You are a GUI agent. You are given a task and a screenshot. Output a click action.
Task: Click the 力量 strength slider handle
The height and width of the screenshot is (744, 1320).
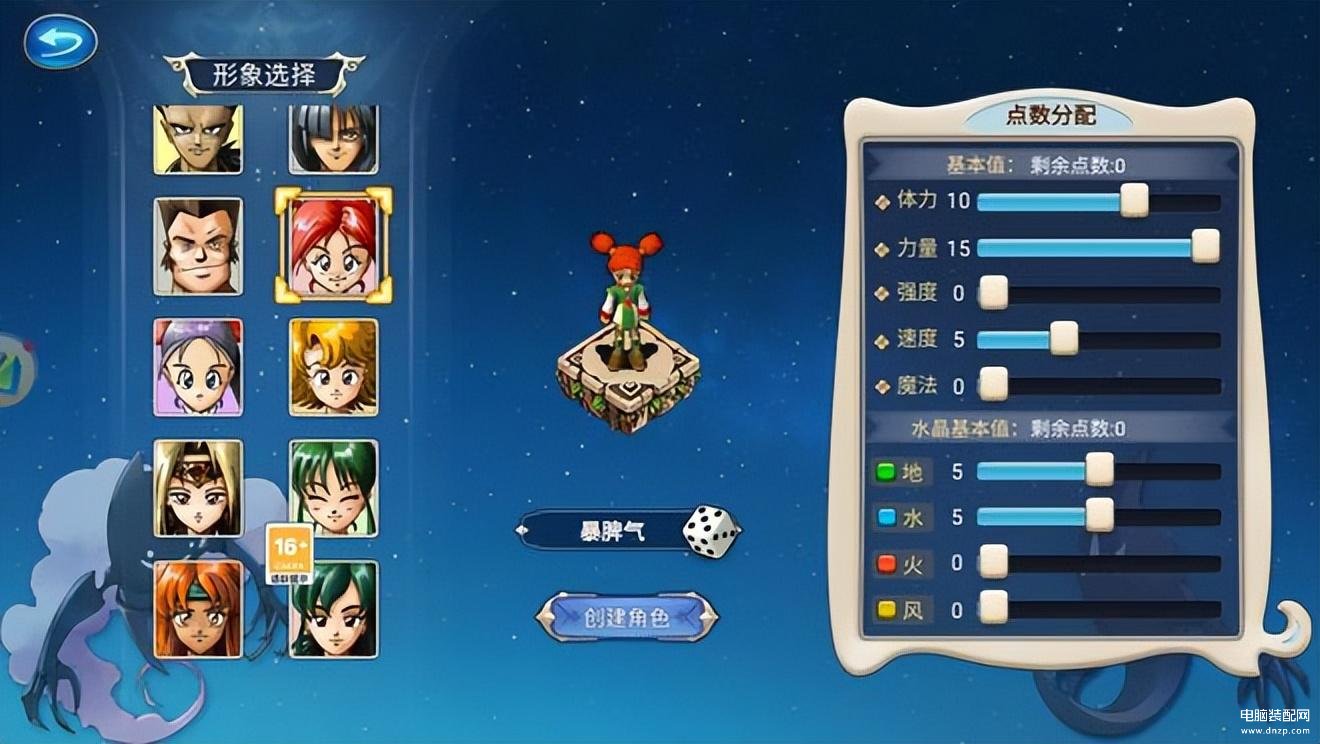click(x=1205, y=246)
